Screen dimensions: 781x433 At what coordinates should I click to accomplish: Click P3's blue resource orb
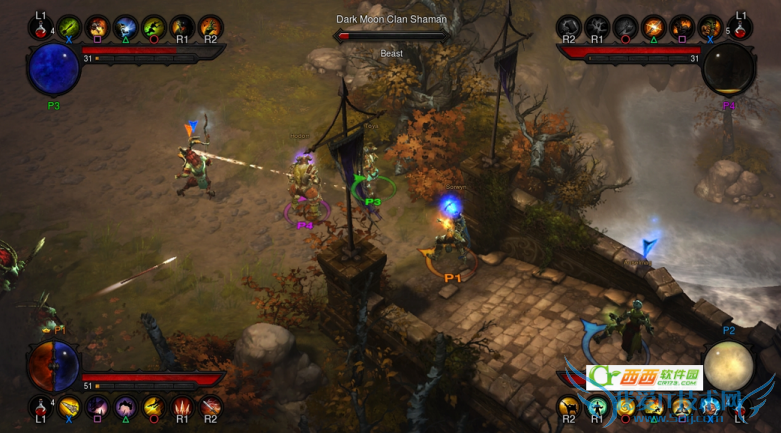point(54,68)
